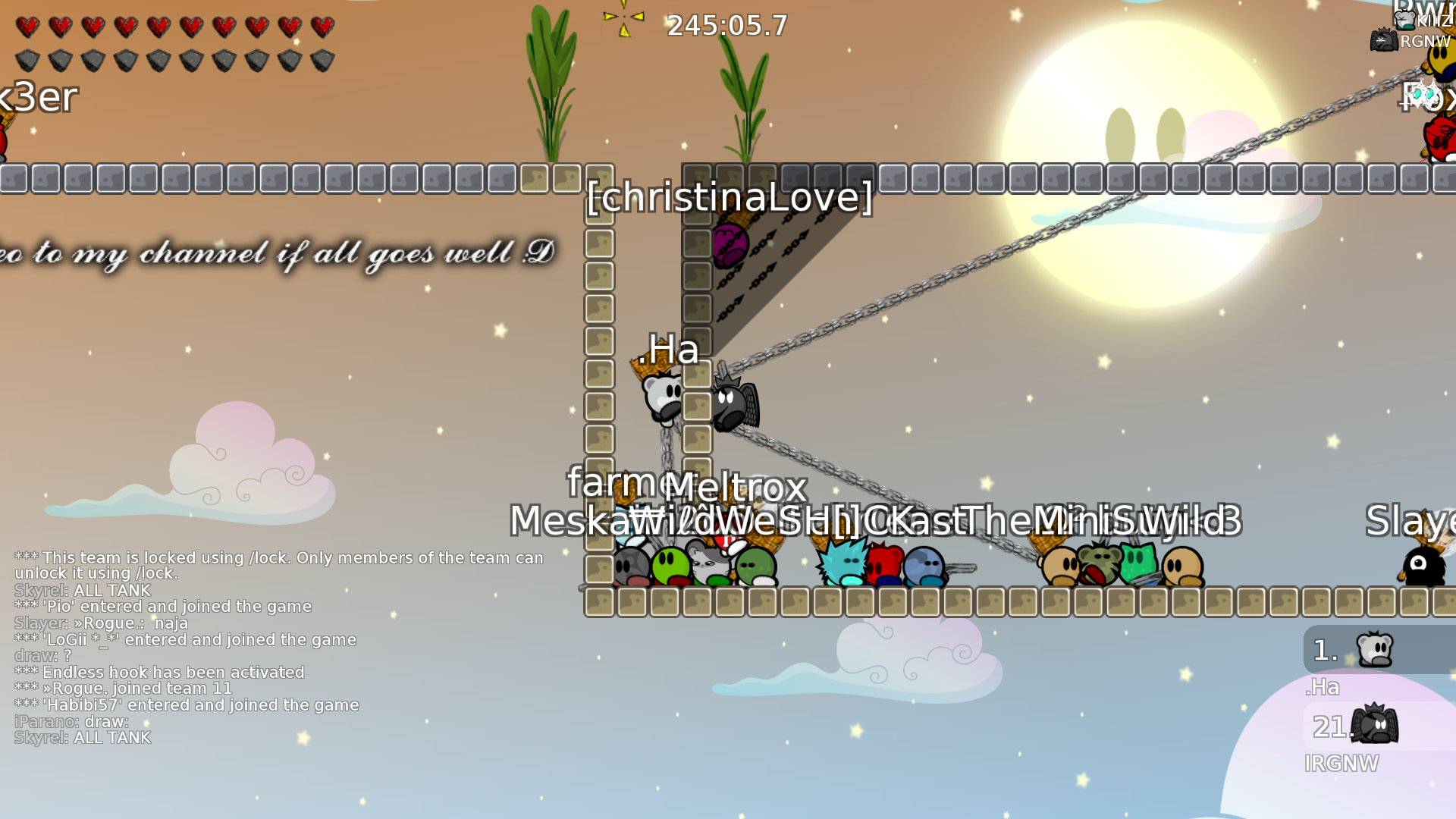Click the blue spiky-haired mouse named WildWeSH
The height and width of the screenshot is (819, 1456).
[x=842, y=561]
